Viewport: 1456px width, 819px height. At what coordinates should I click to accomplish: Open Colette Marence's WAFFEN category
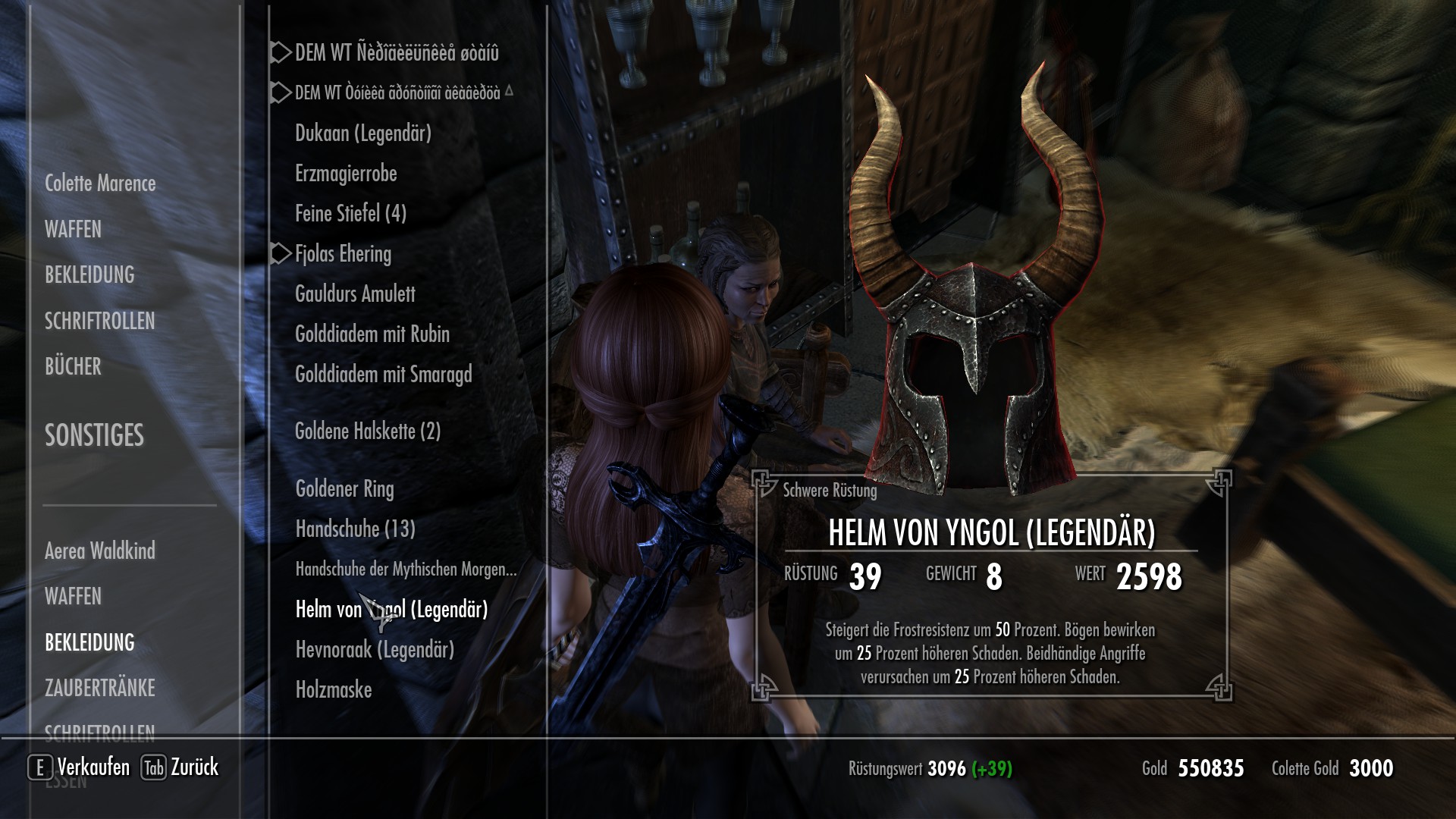click(73, 229)
